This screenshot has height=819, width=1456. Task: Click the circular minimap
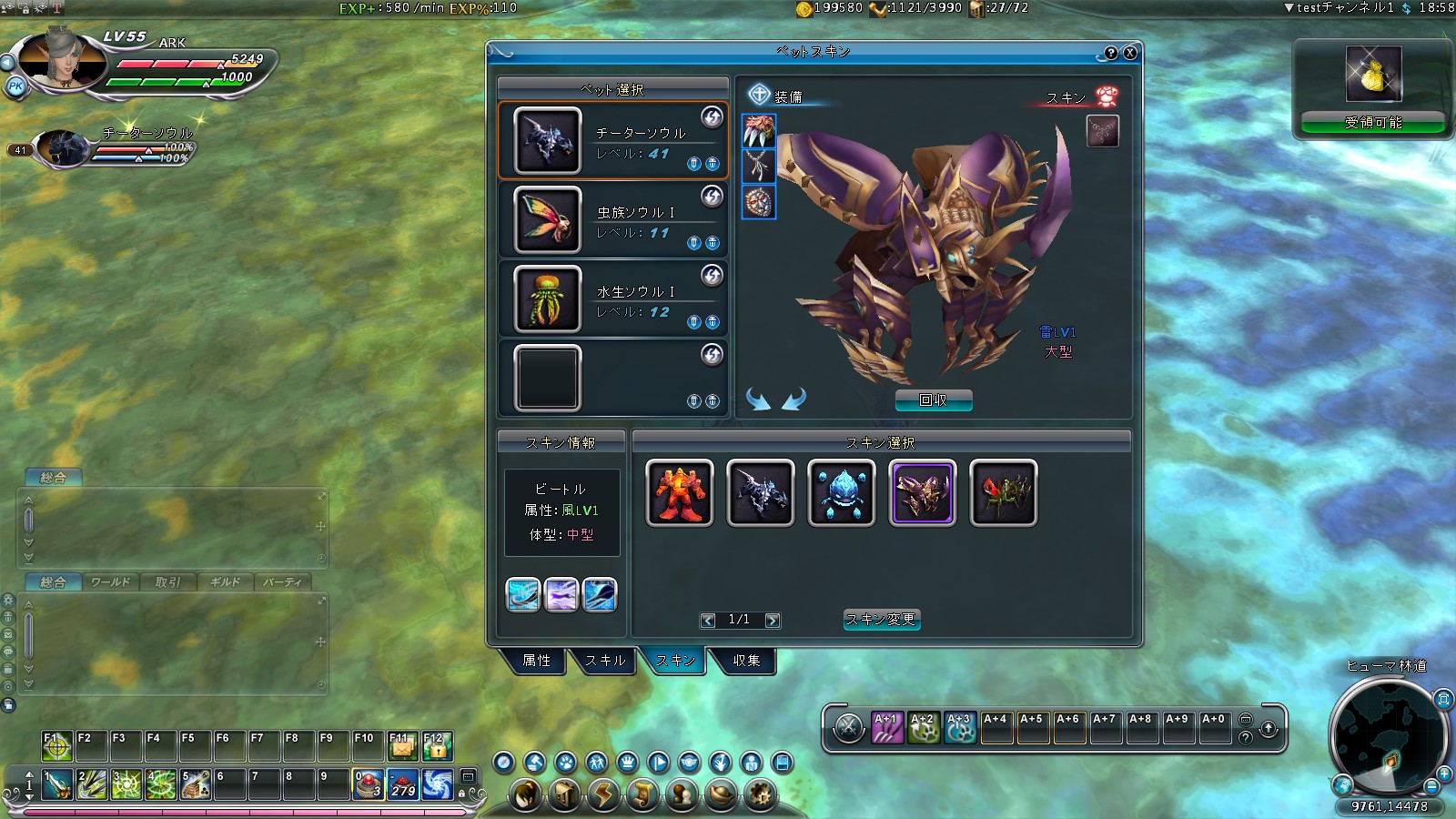click(x=1388, y=737)
